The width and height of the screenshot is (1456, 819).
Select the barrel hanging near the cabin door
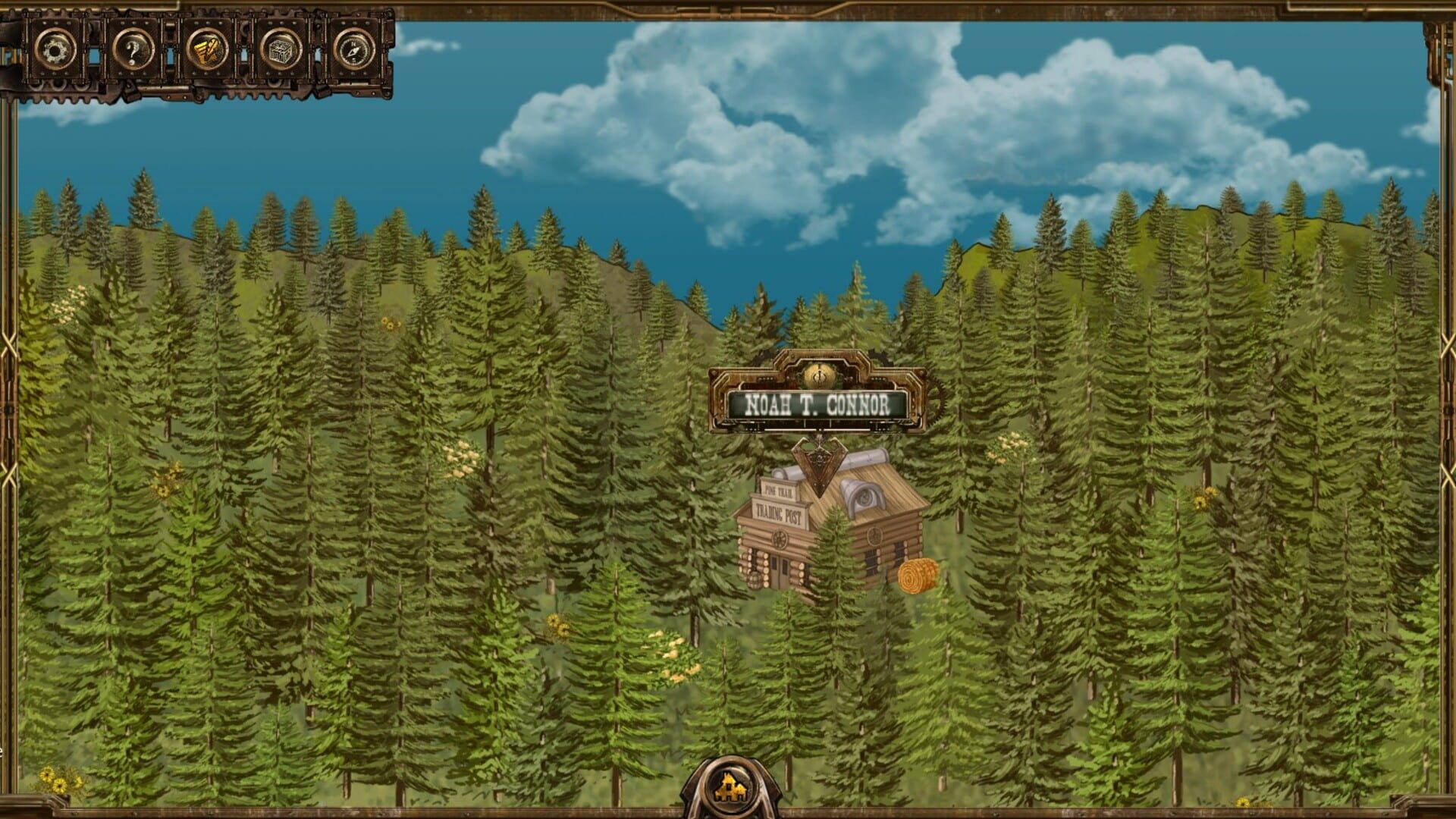(755, 580)
